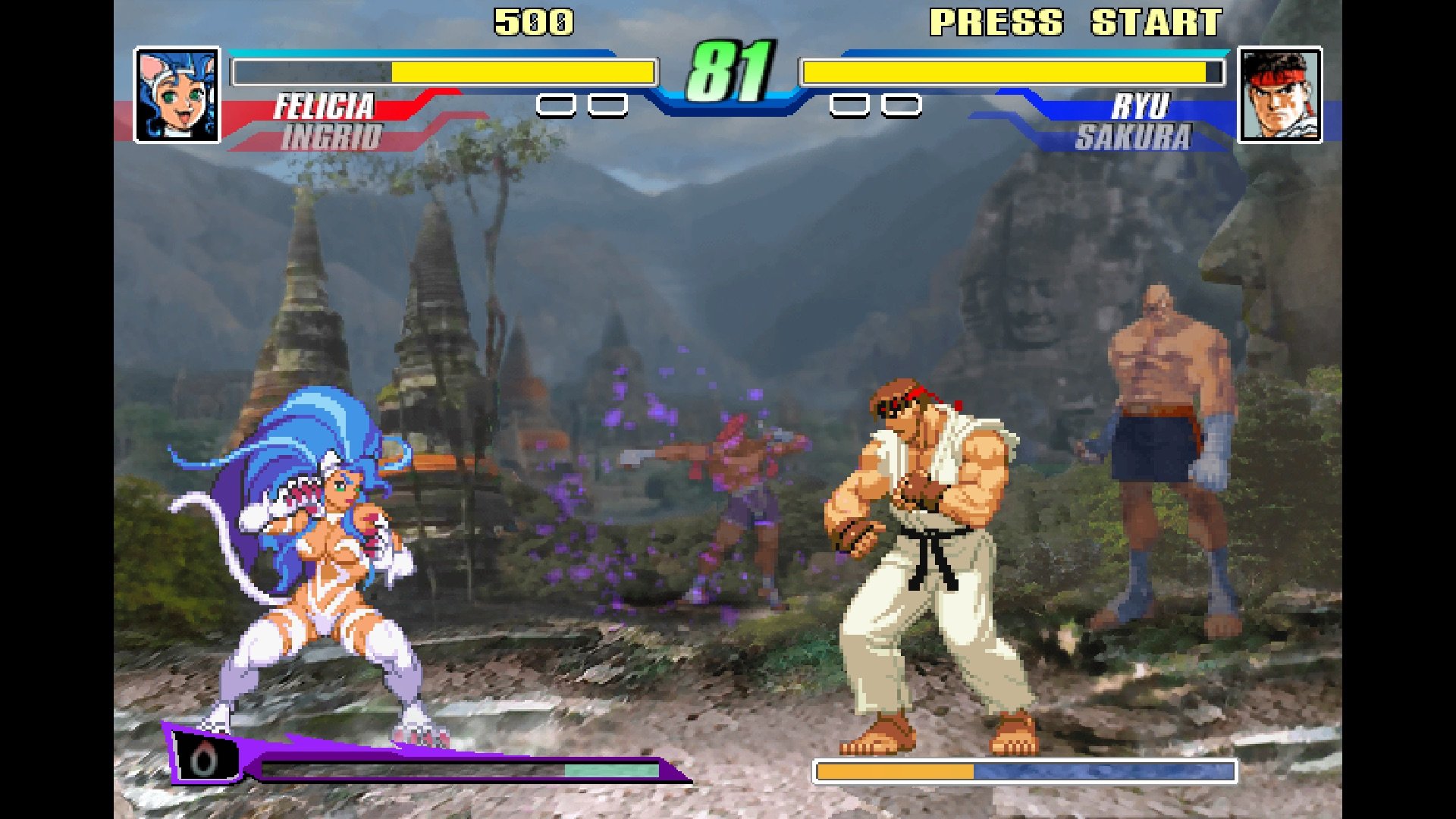Click Felicia's character portrait
The width and height of the screenshot is (1456, 819).
click(177, 95)
